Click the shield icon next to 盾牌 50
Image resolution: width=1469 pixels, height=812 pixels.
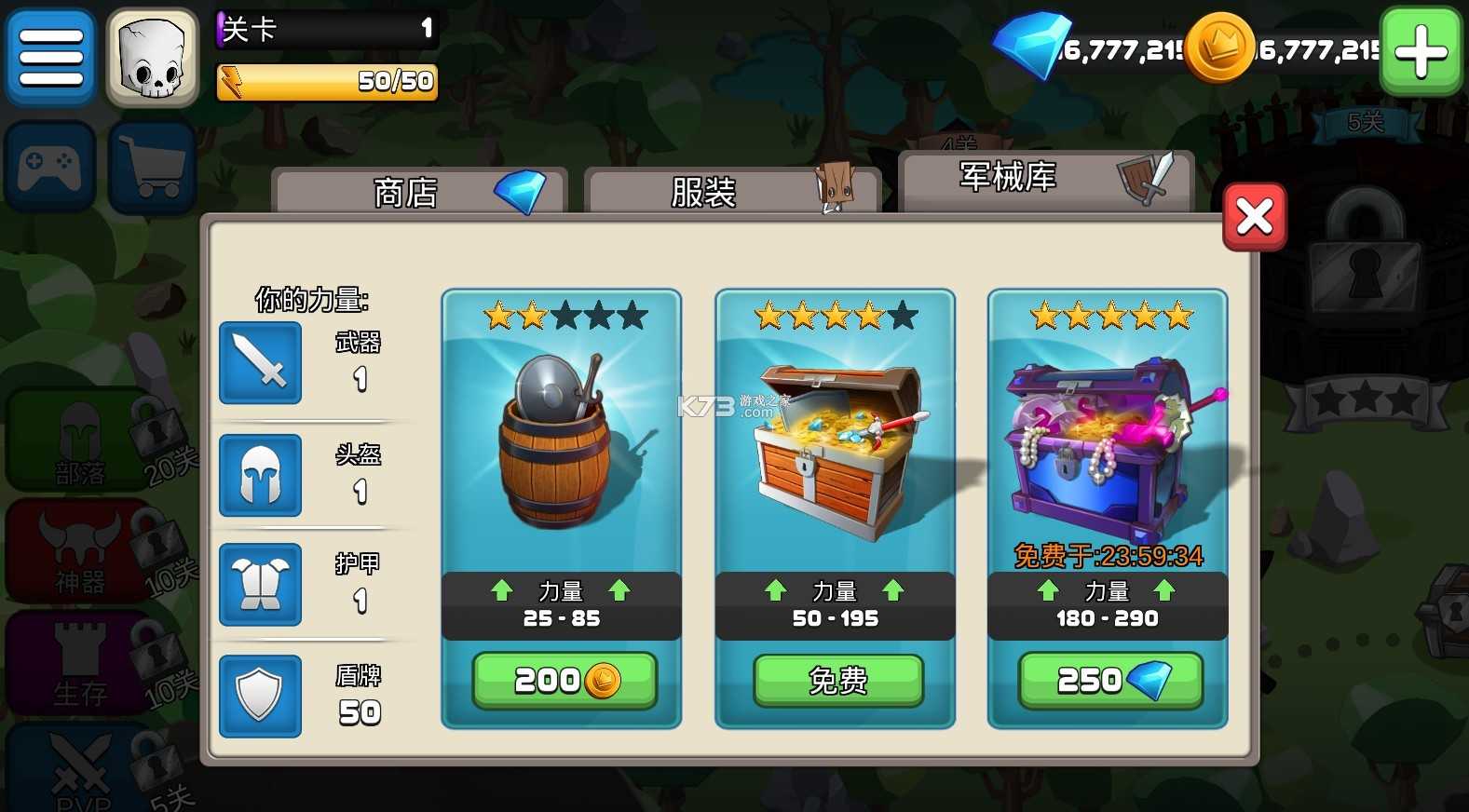coord(260,697)
